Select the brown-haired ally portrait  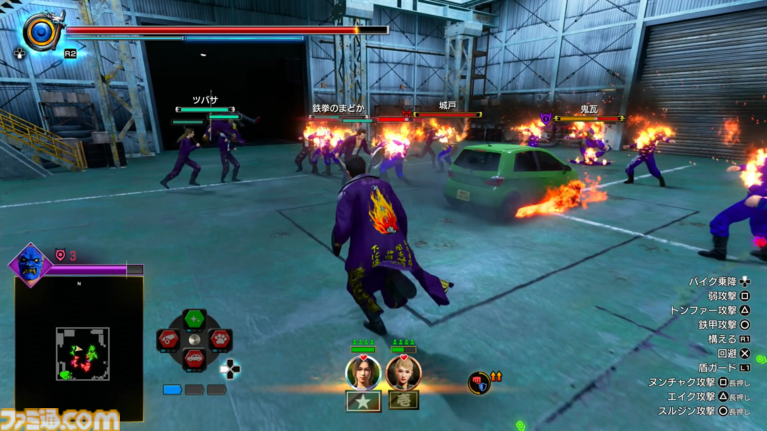click(x=361, y=372)
